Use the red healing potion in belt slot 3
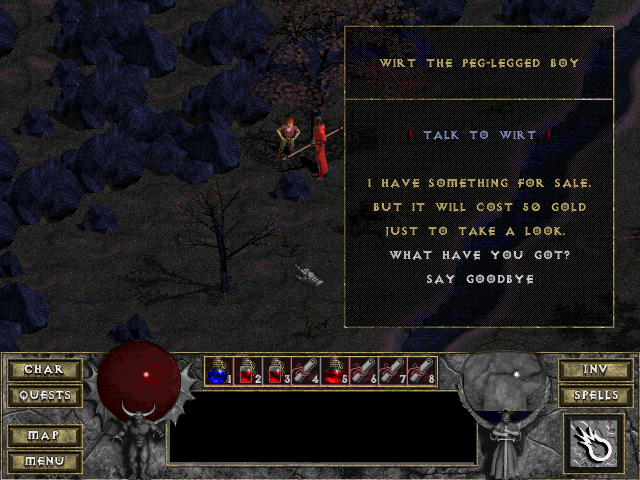The width and height of the screenshot is (640, 480). [277, 372]
